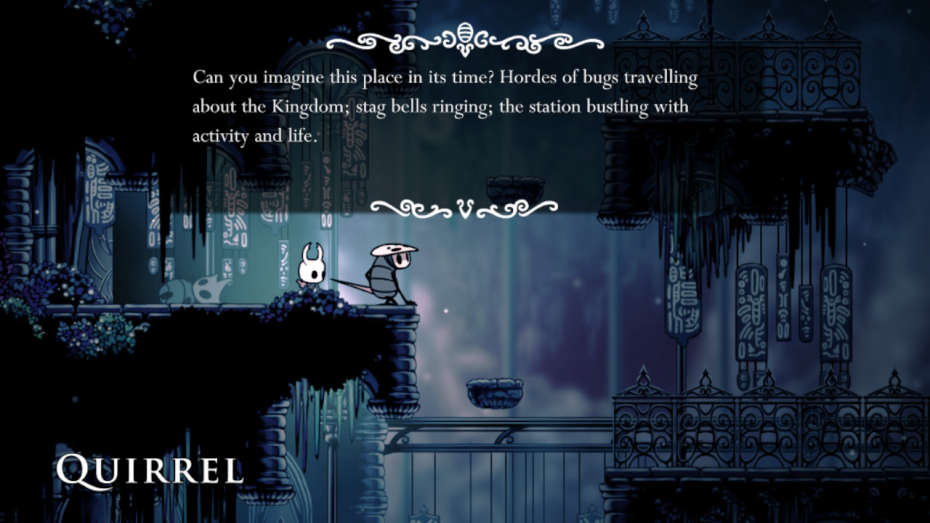Screen dimensions: 930x523
Task: Click the dialogue continue arrow ornament
Action: pyautogui.click(x=464, y=207)
